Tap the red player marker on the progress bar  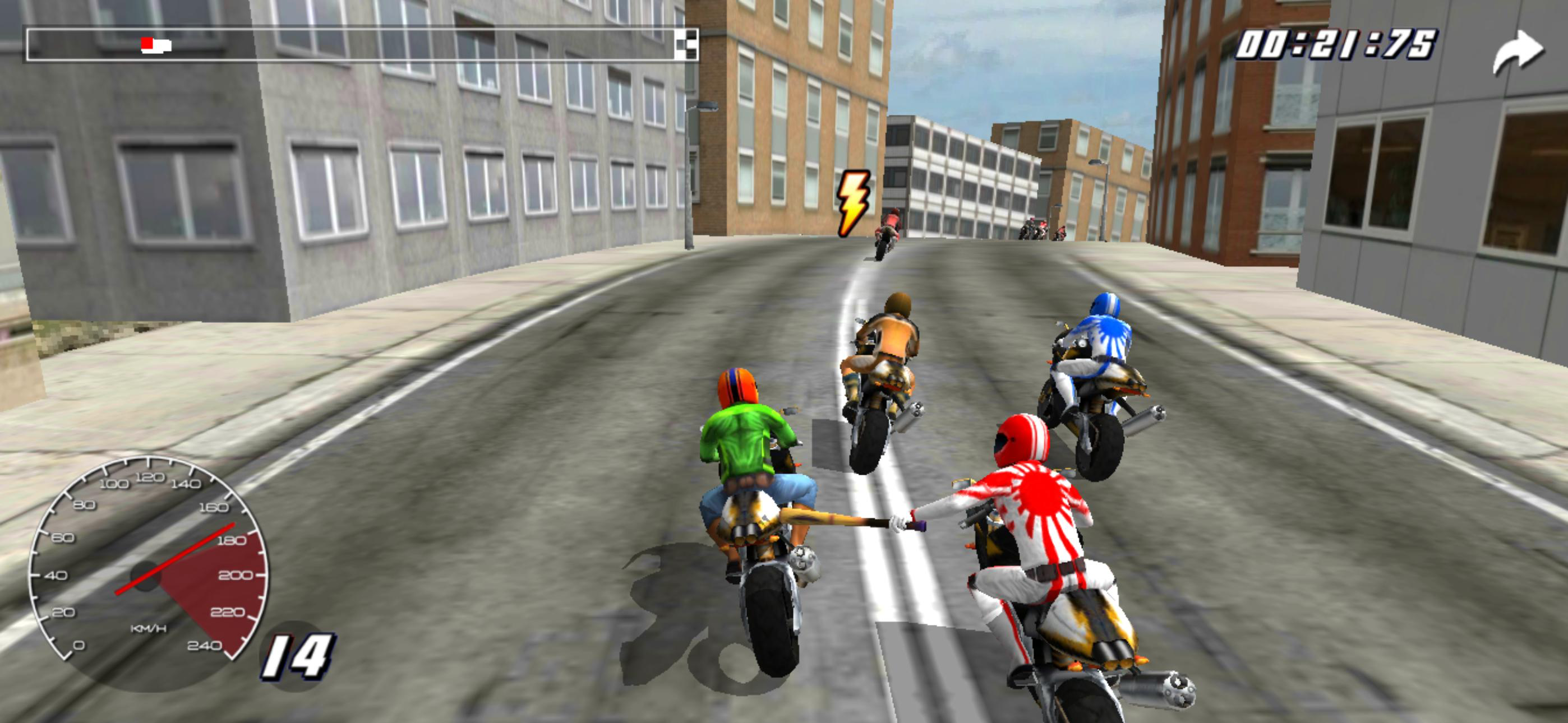pyautogui.click(x=147, y=44)
